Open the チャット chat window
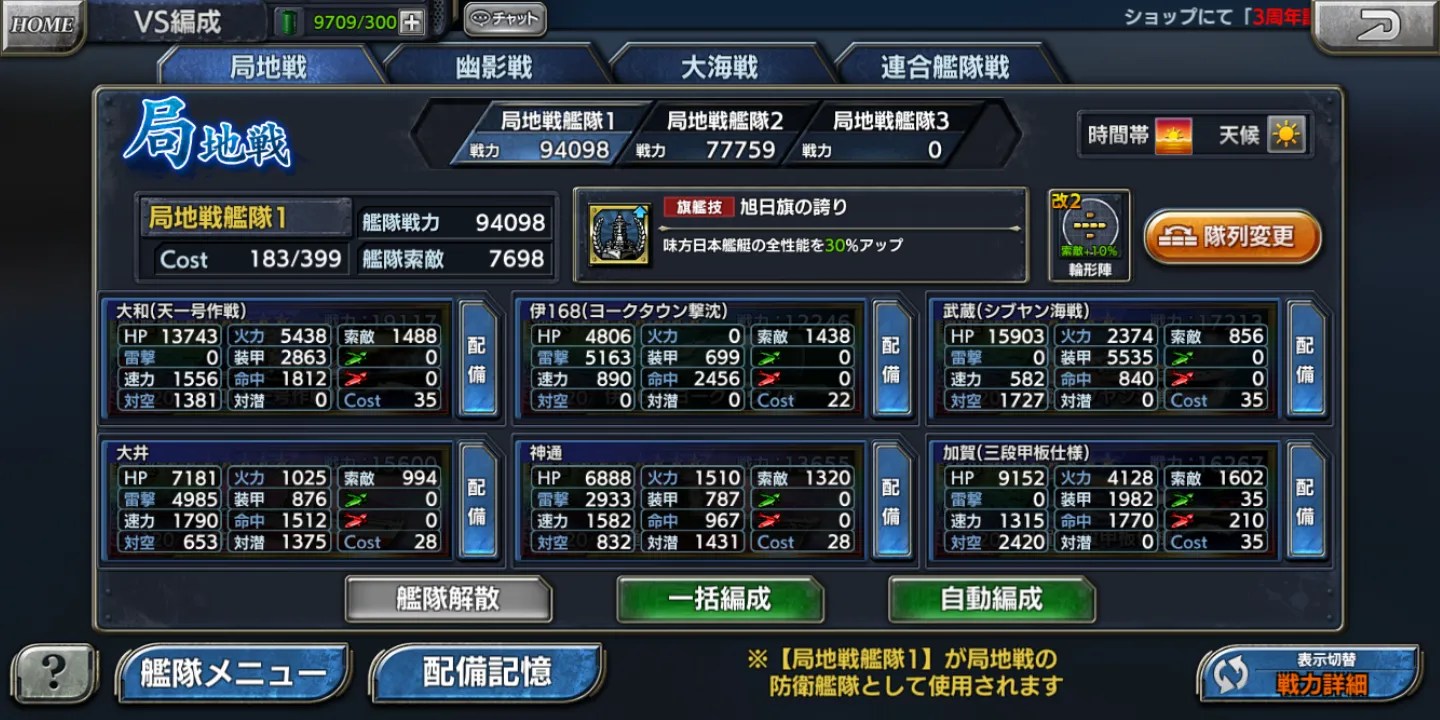This screenshot has width=1440, height=720. point(504,18)
